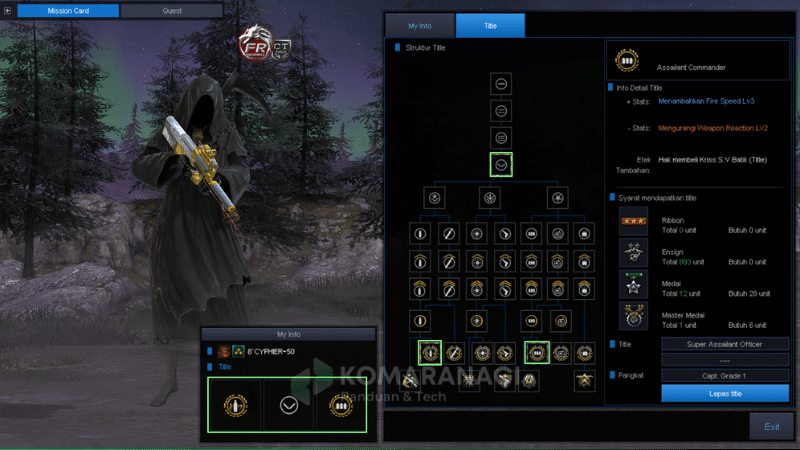Switch to the My Info tab
800x450 pixels.
[419, 25]
